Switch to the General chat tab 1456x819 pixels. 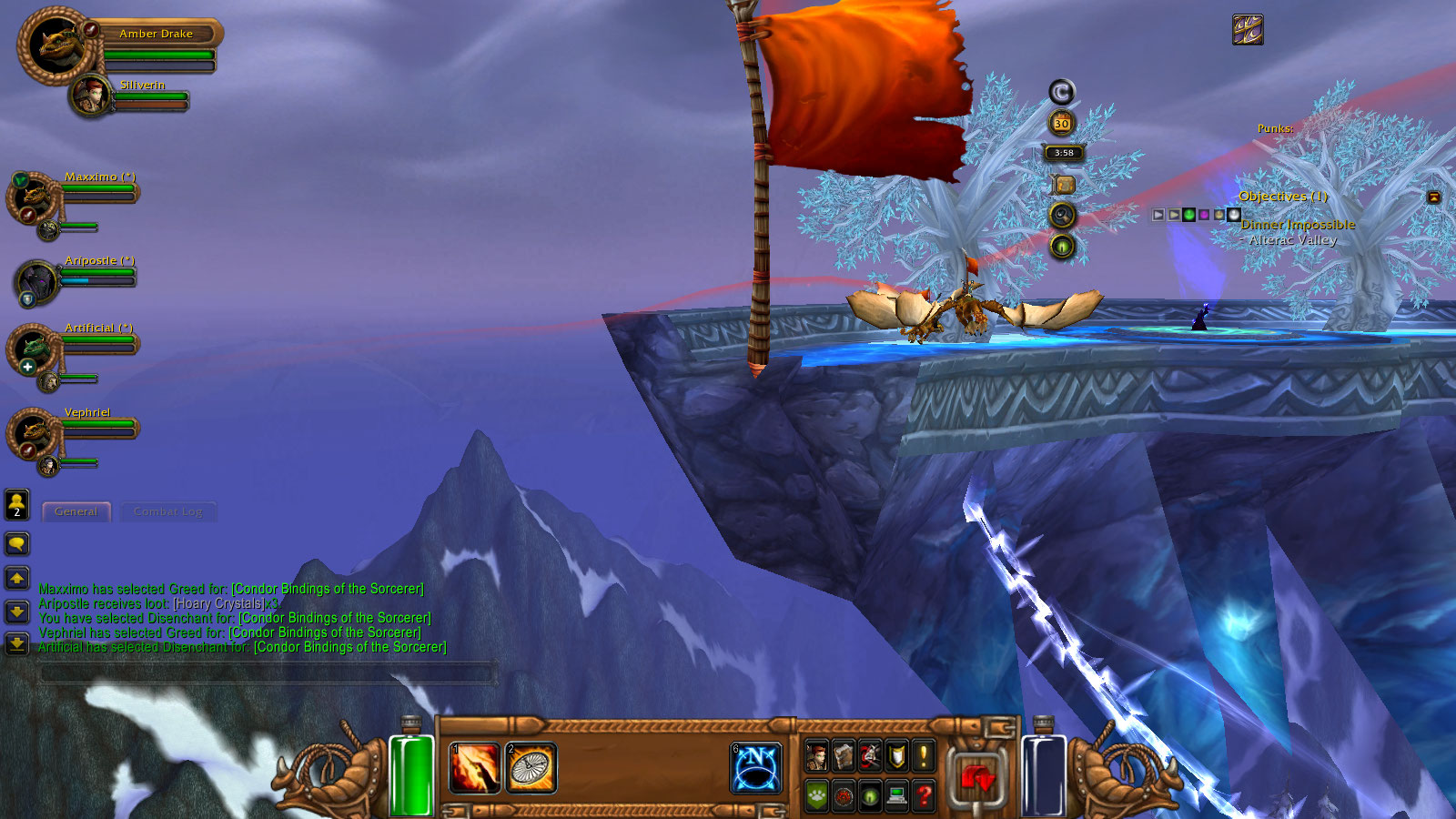coord(76,511)
